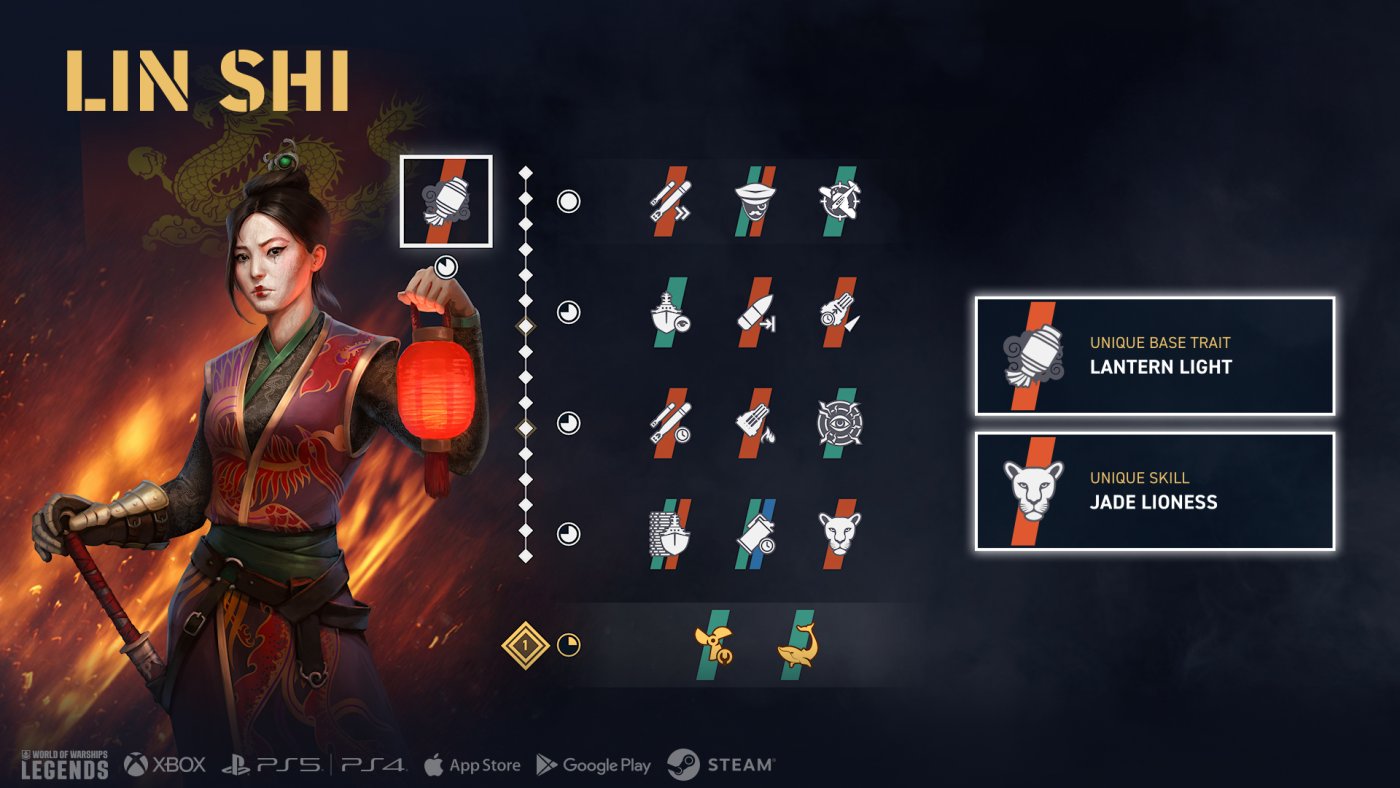Choose the gold propeller repair skill

coord(712,645)
